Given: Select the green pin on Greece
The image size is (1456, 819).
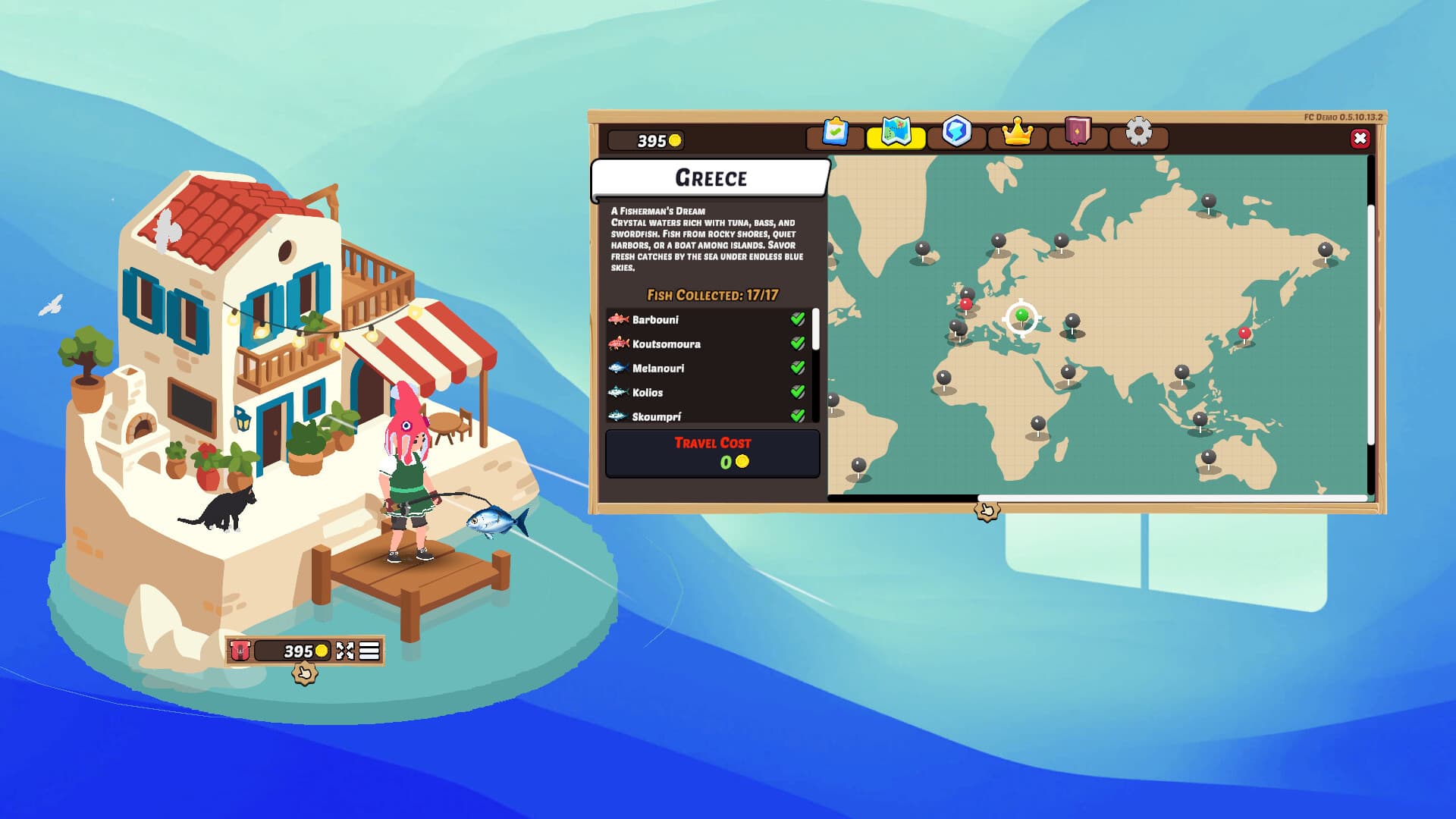Looking at the screenshot, I should point(1021,312).
